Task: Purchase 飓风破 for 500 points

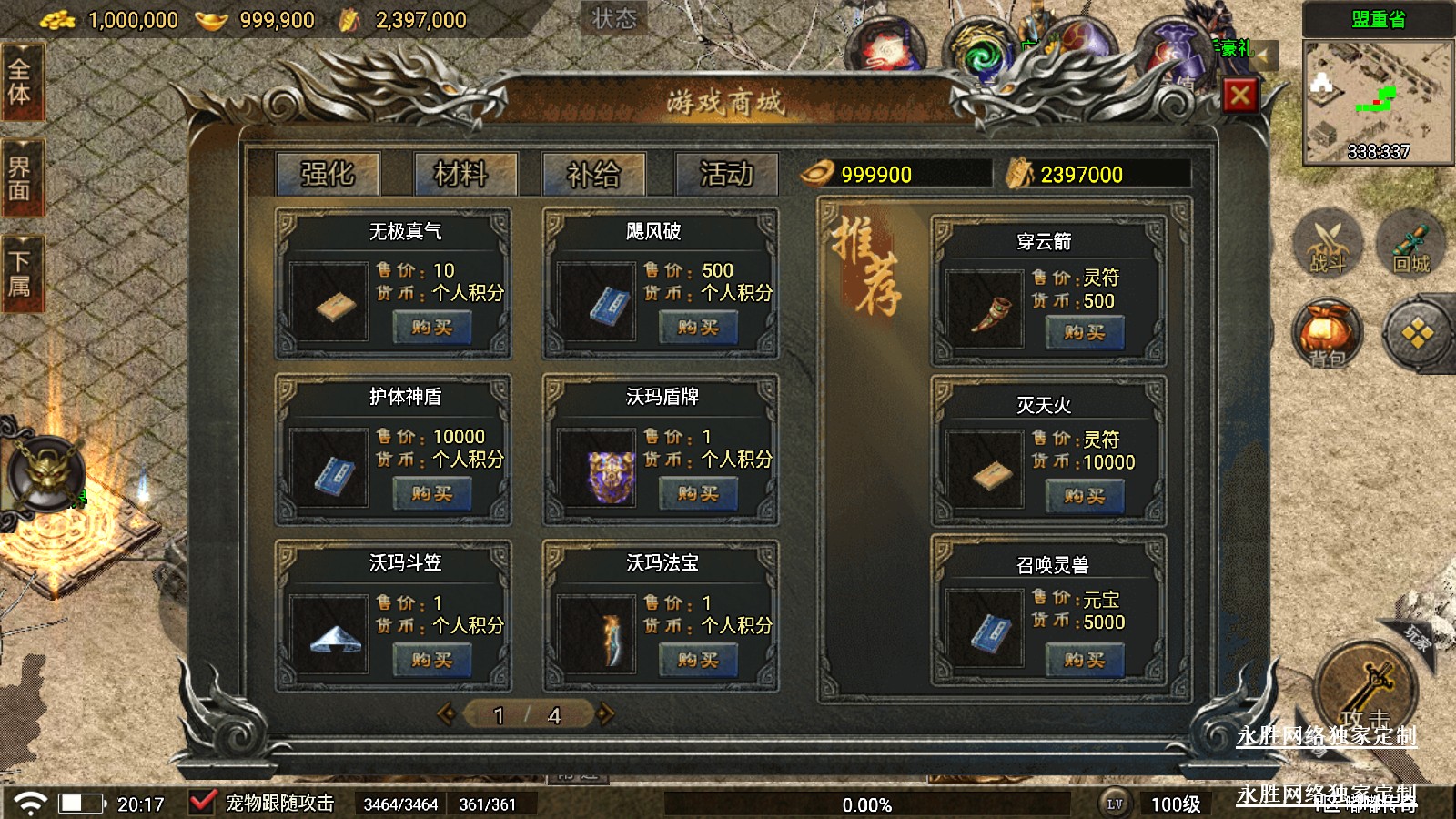Action: point(698,328)
